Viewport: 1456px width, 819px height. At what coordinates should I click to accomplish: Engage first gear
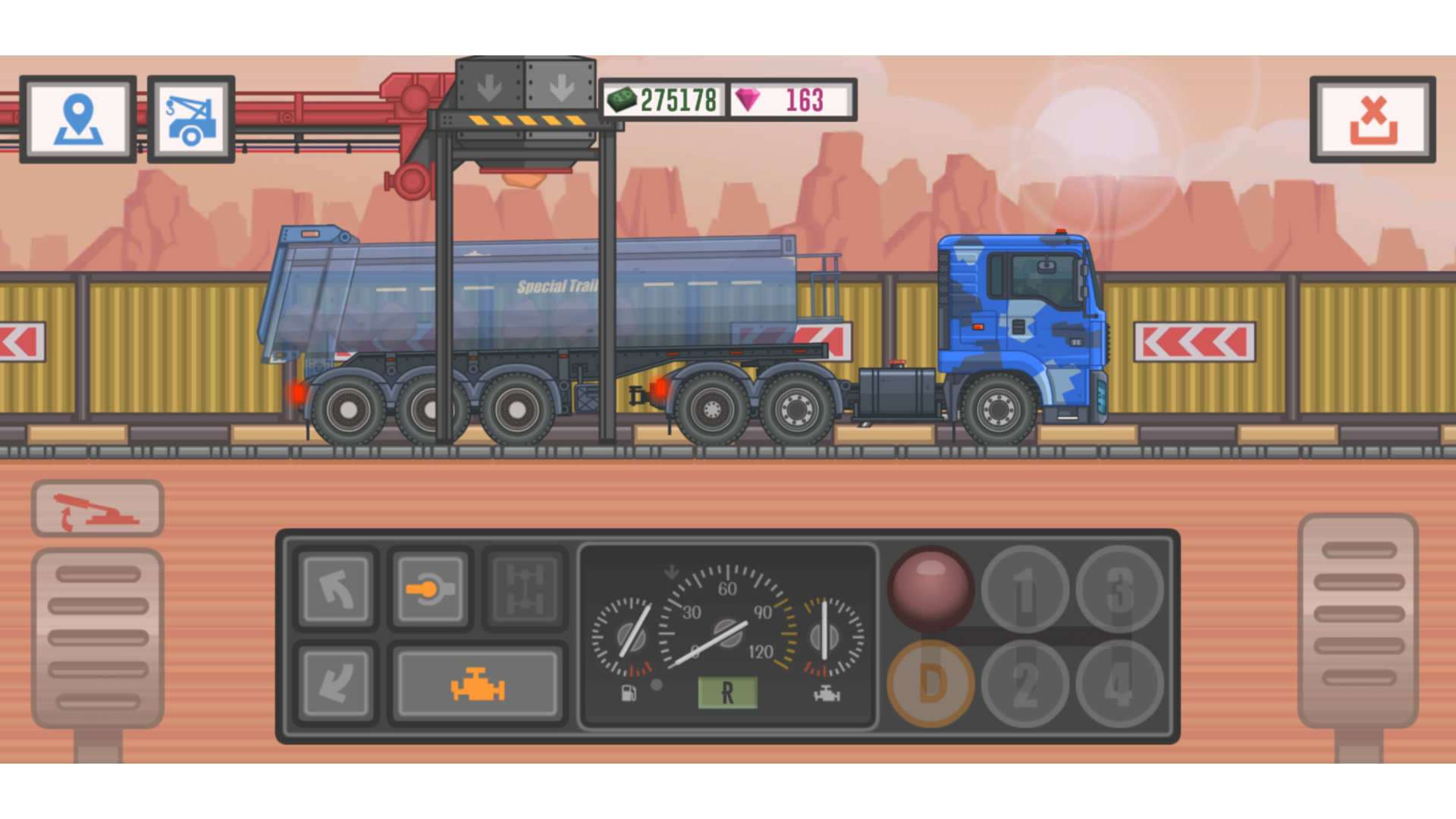click(x=1025, y=590)
